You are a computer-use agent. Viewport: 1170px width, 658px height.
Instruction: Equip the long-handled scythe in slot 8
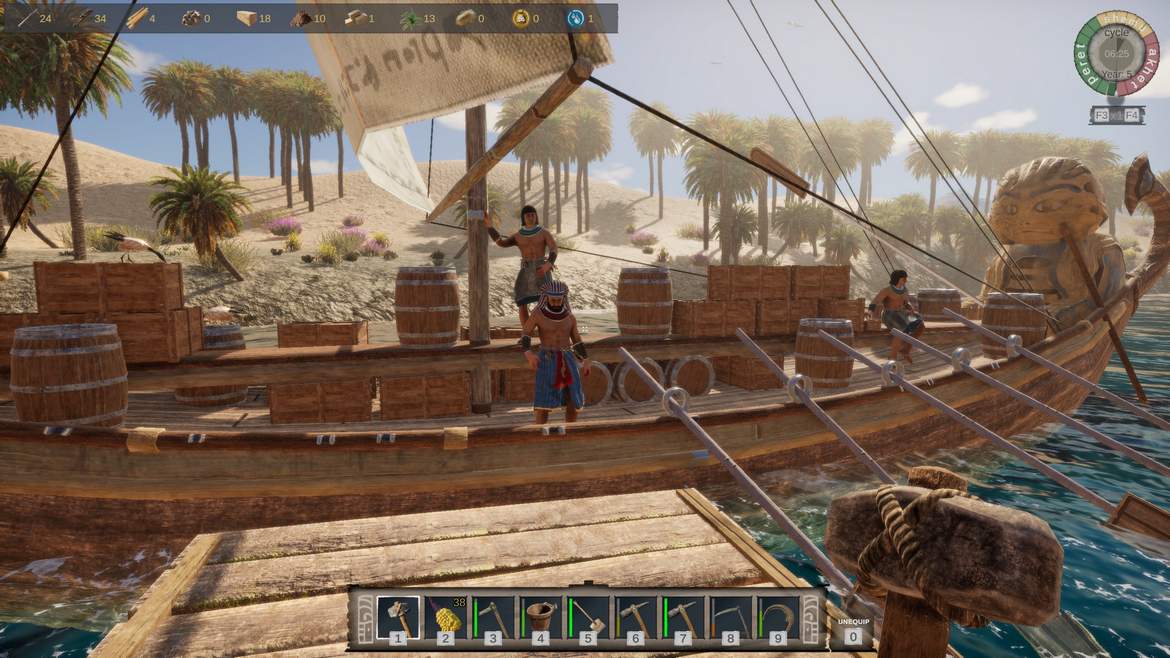coord(731,617)
